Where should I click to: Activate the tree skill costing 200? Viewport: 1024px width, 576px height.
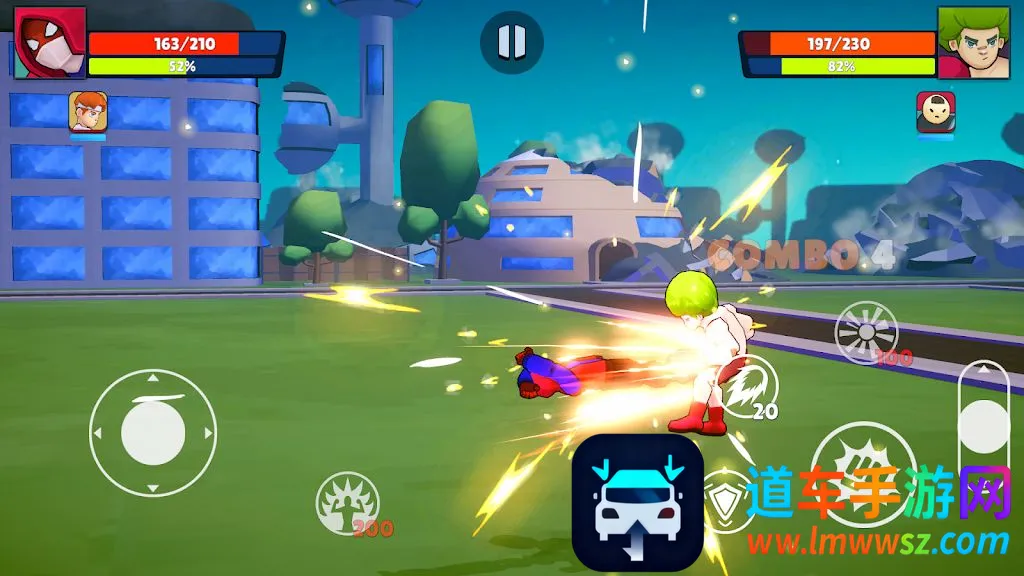click(x=347, y=502)
